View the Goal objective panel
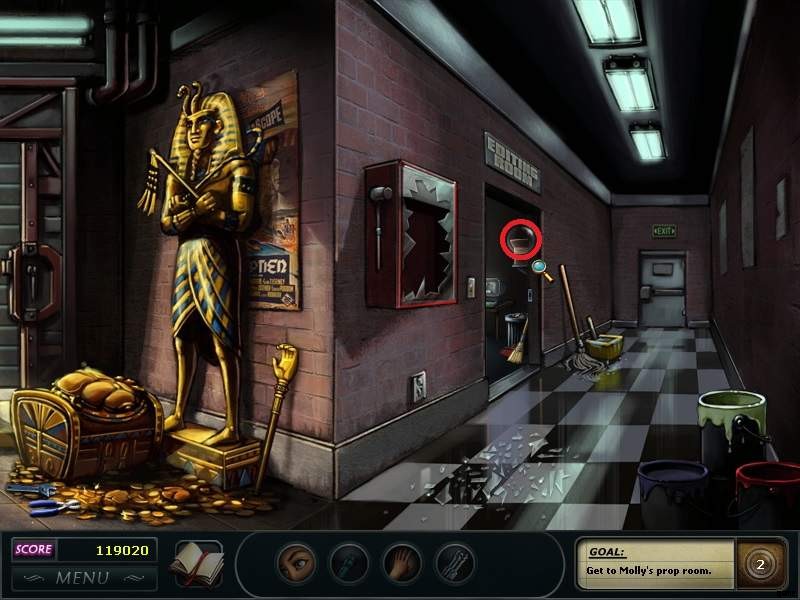Screen dimensions: 800x600 pos(655,564)
